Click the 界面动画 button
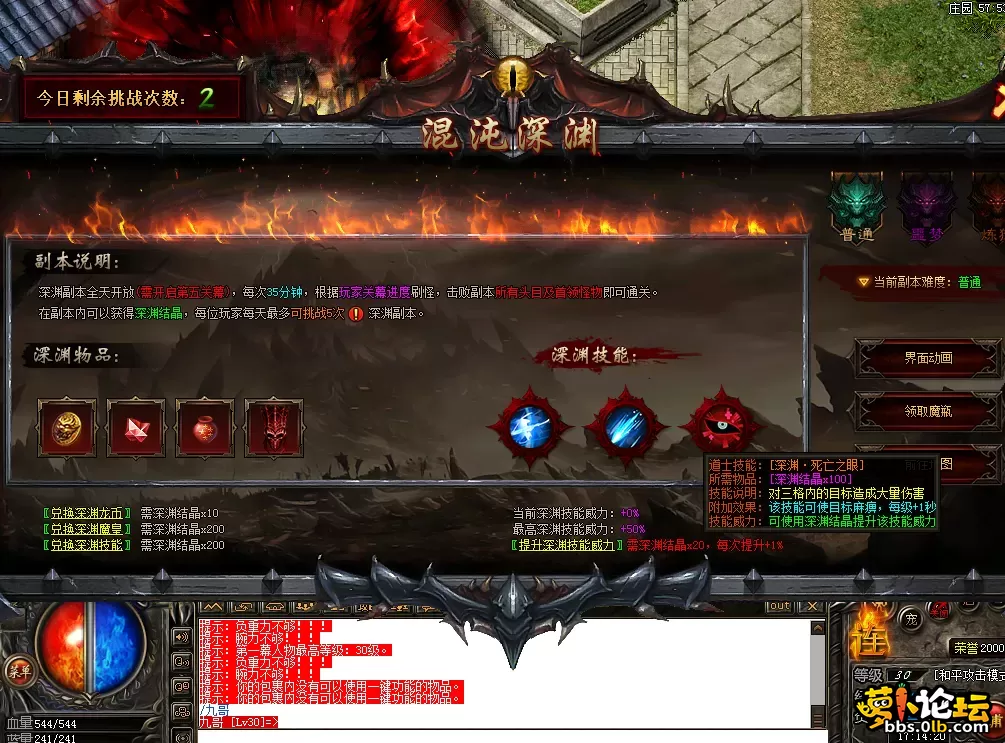Image resolution: width=1005 pixels, height=743 pixels. pos(928,358)
